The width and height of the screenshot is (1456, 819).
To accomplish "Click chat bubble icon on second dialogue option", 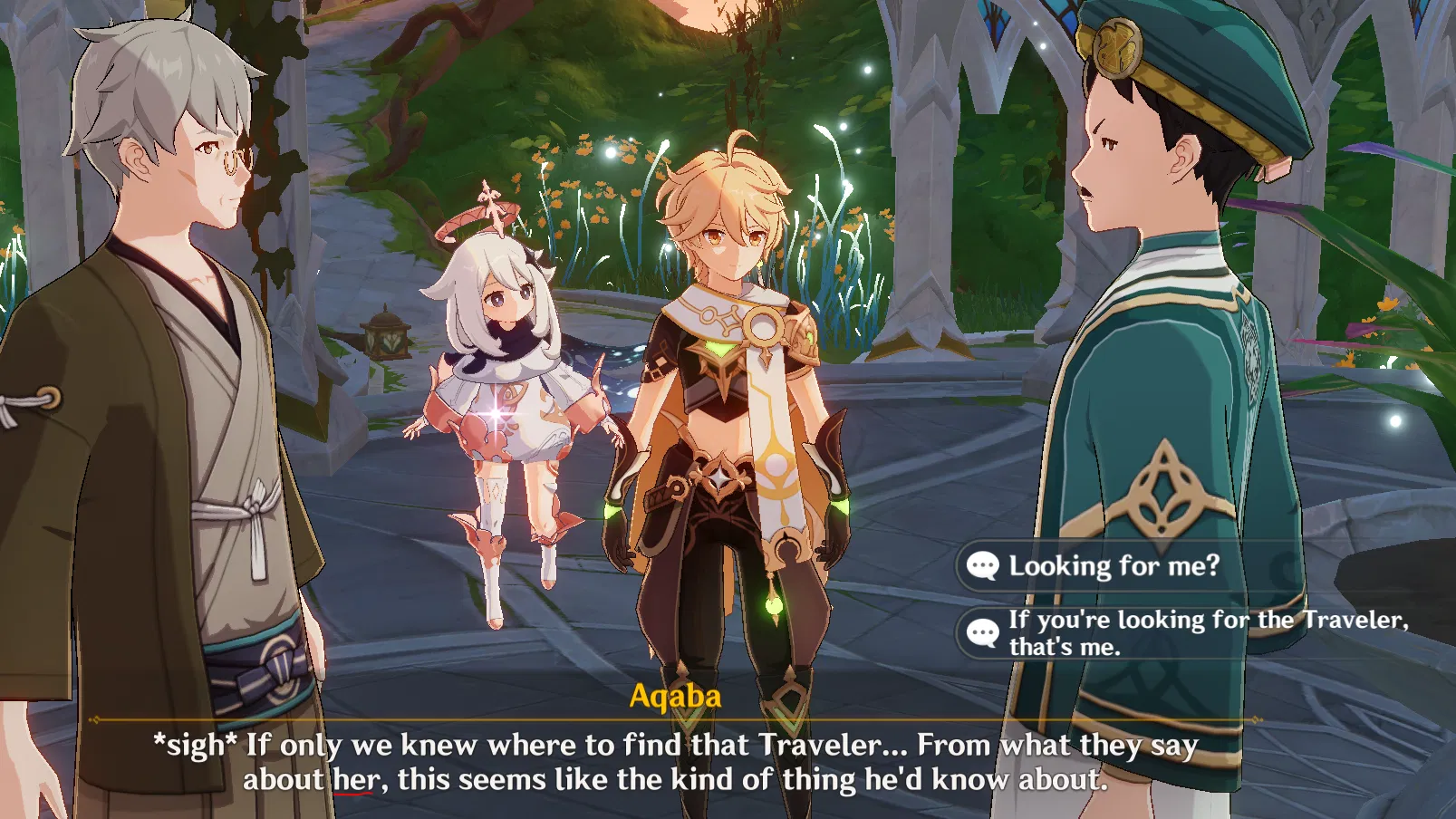I will click(x=985, y=633).
